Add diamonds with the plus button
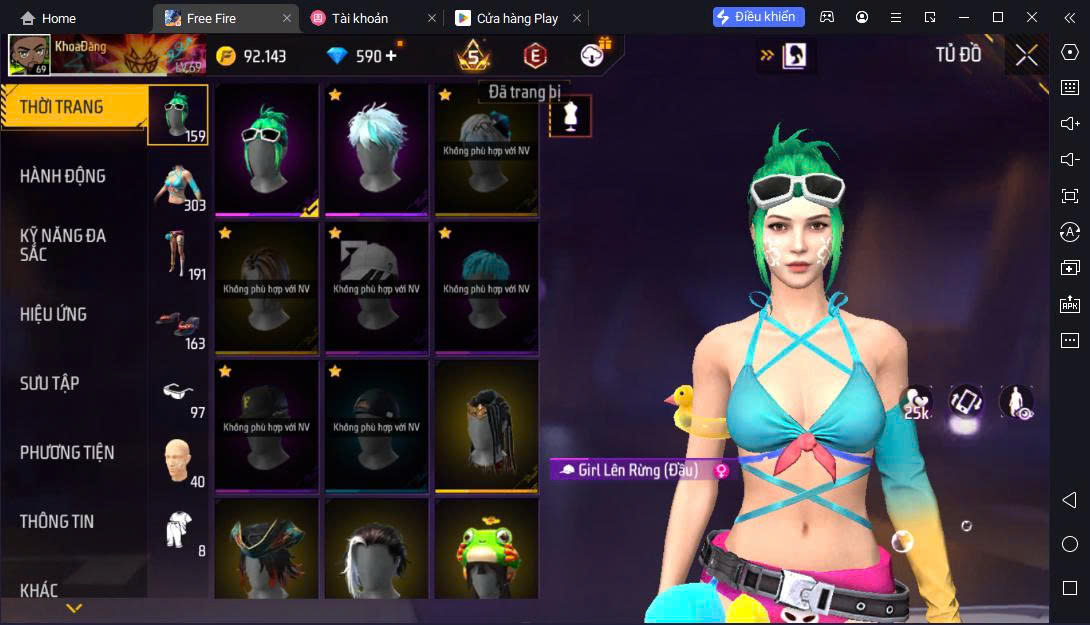 coord(391,56)
